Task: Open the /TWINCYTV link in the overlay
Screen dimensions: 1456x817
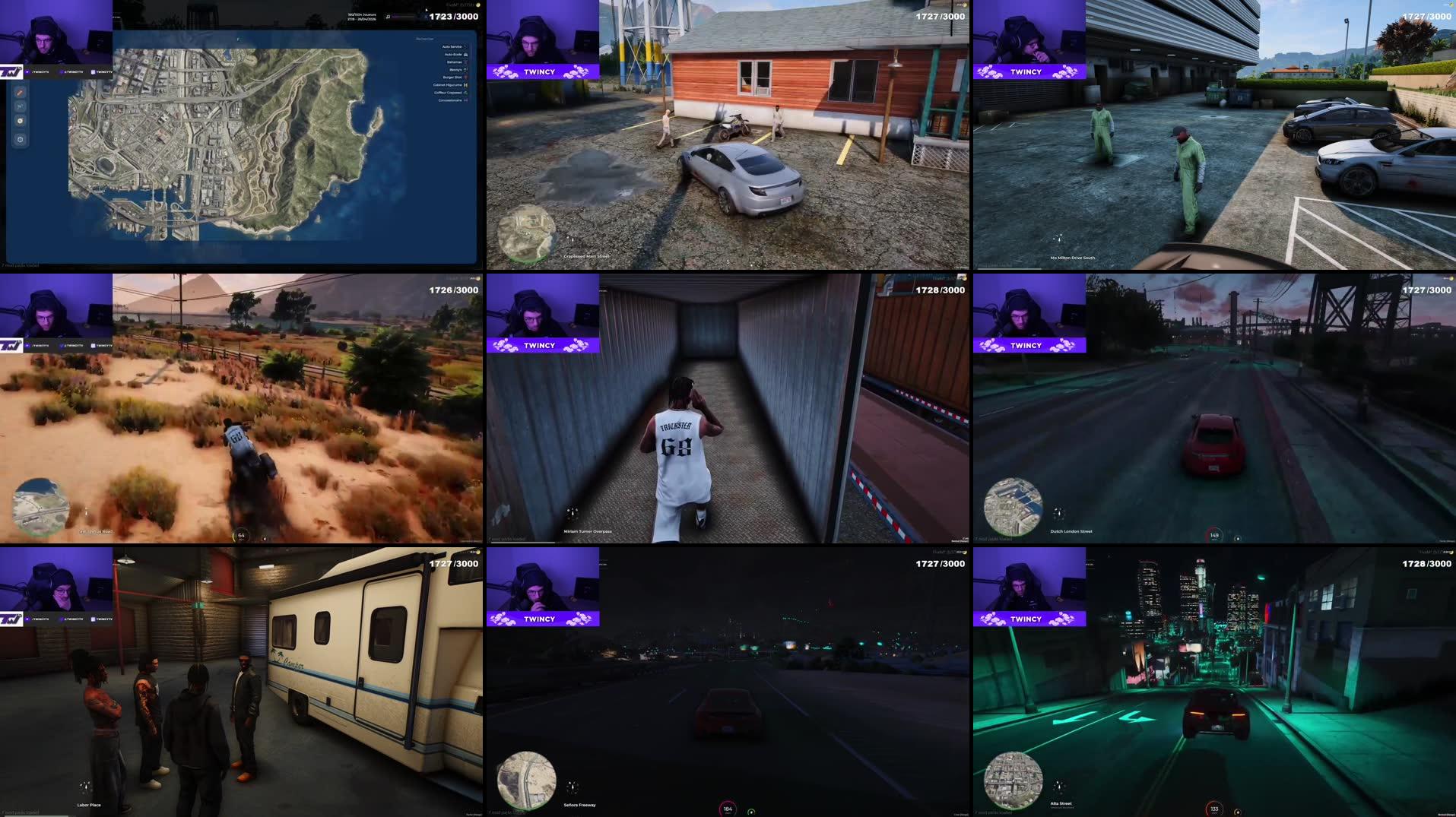Action: (x=40, y=72)
